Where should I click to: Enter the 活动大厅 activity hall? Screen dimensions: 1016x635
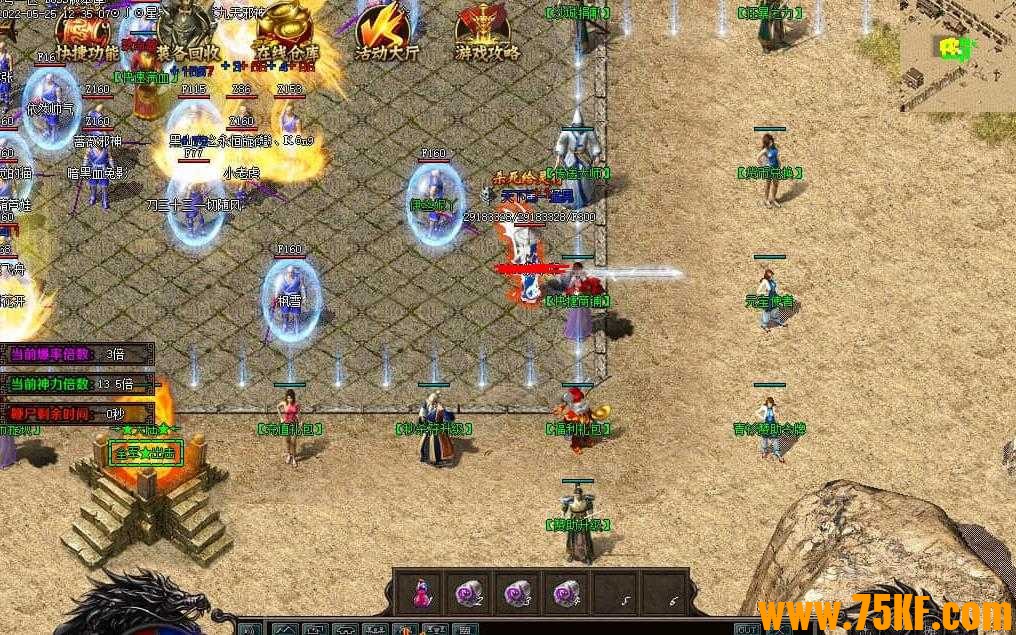(386, 36)
